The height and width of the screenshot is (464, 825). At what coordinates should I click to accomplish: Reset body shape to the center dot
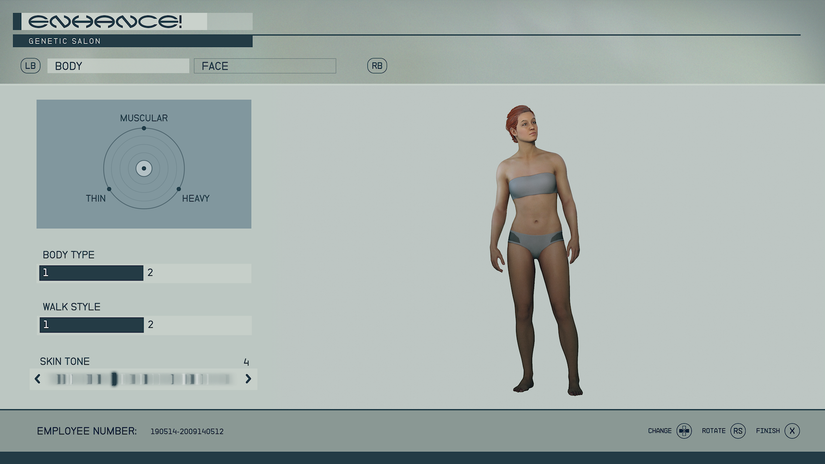144,168
